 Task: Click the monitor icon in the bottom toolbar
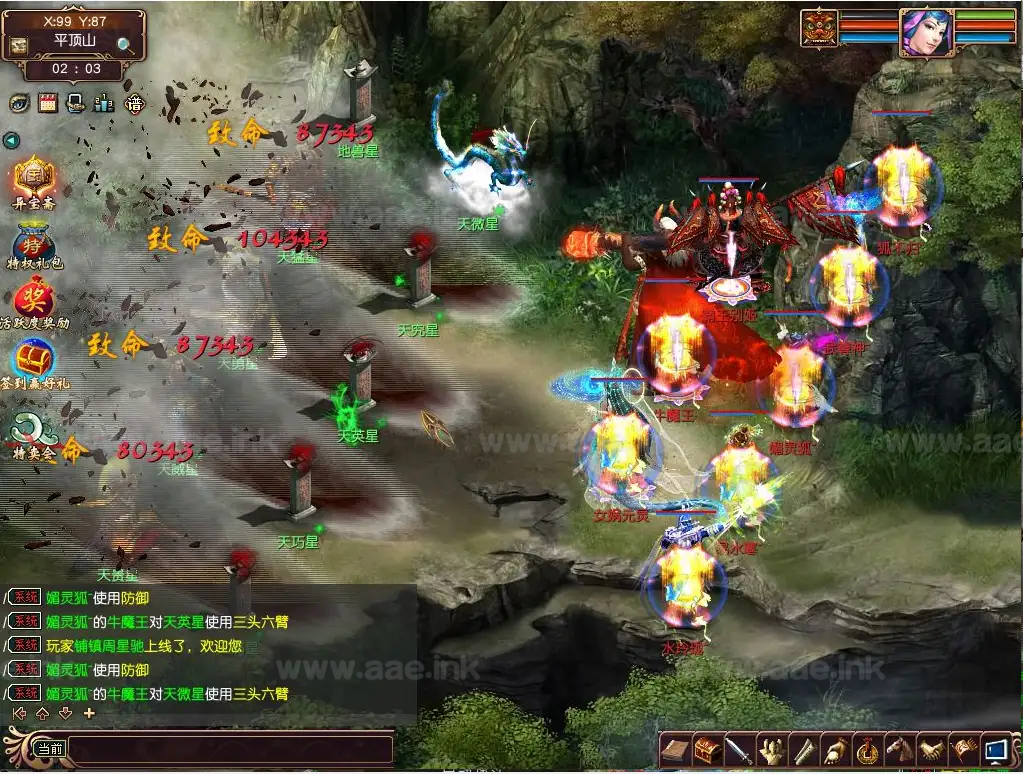(995, 749)
